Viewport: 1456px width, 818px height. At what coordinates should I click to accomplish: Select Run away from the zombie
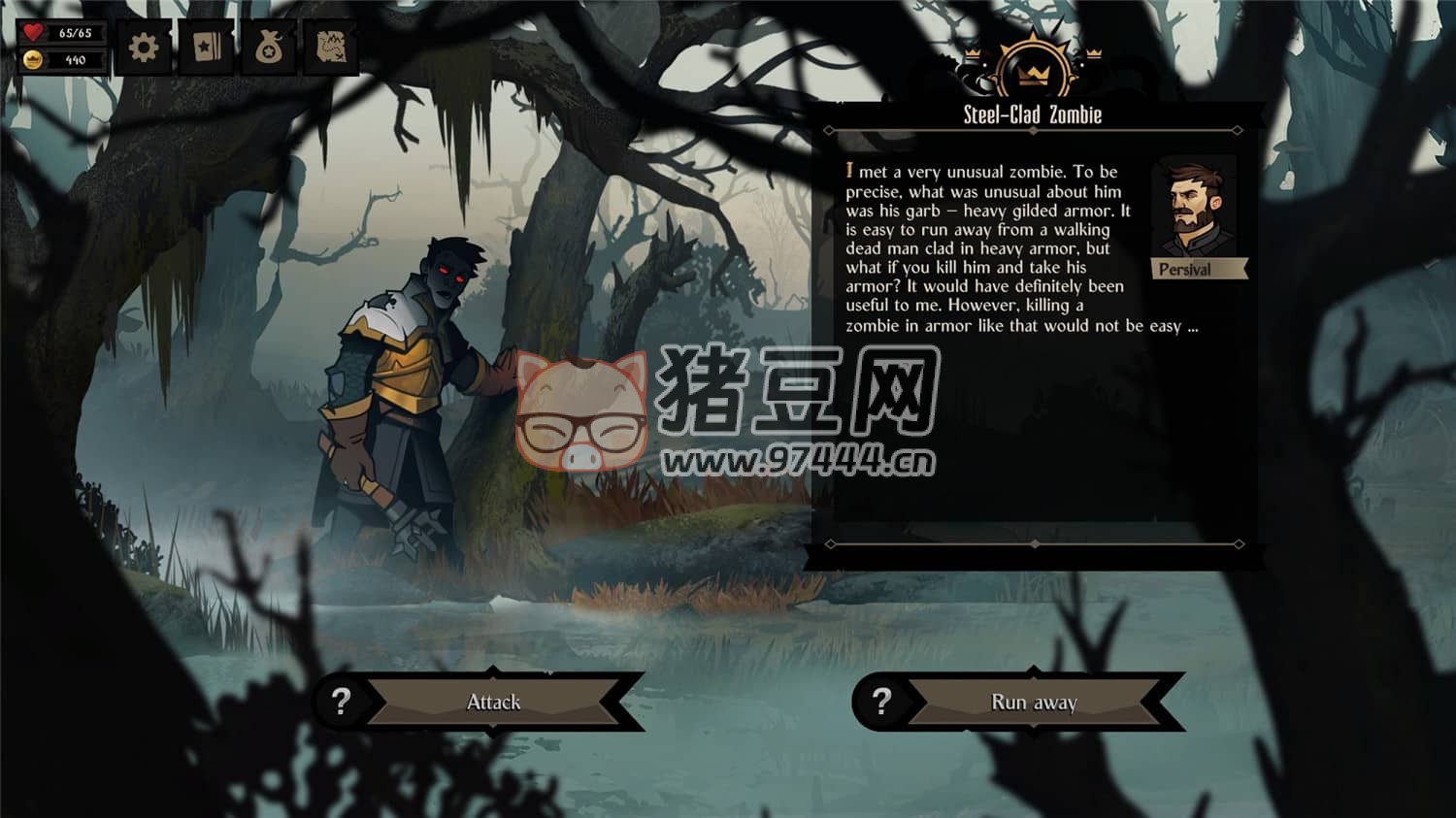1034,702
